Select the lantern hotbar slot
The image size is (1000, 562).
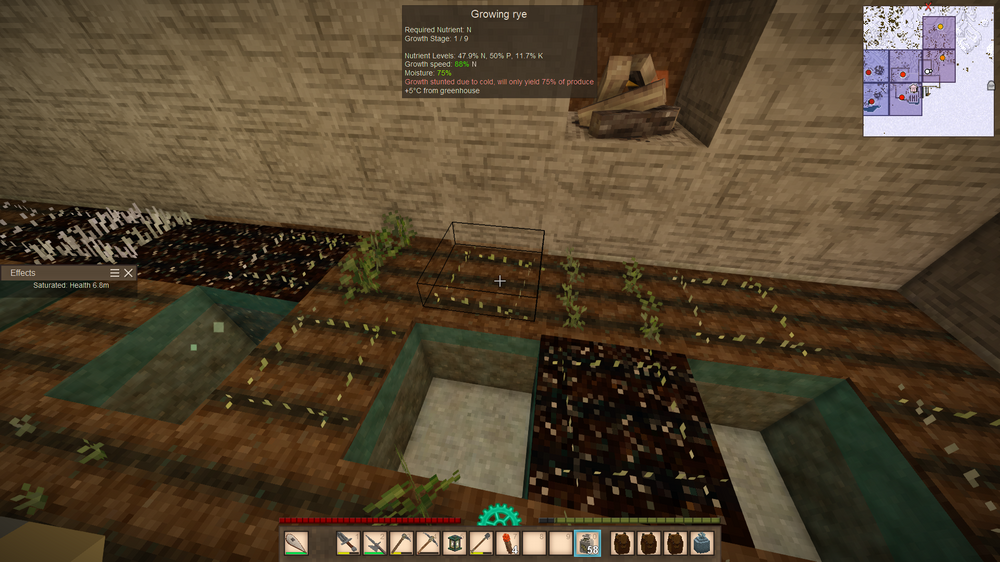[x=456, y=543]
